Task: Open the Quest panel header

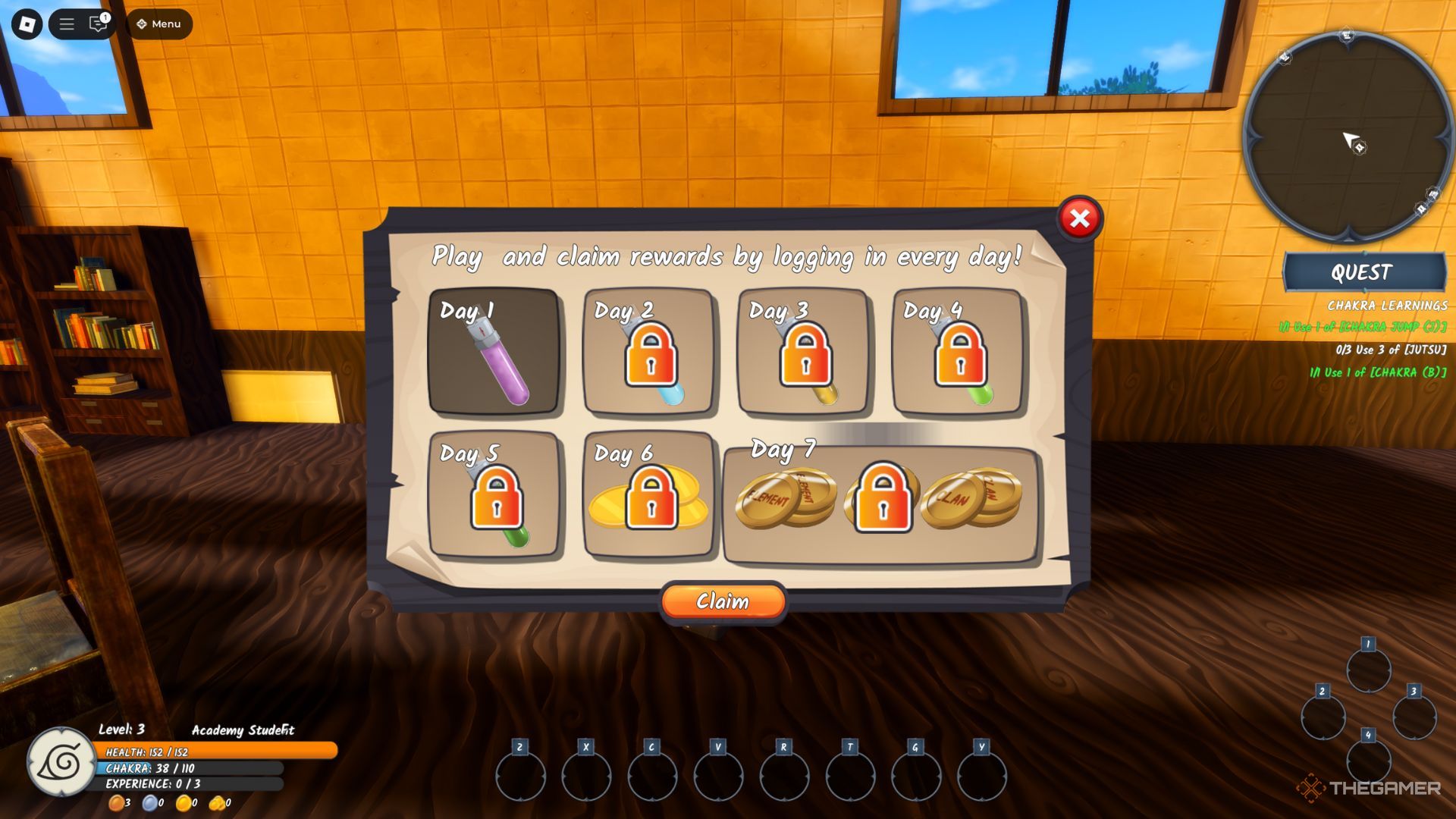Action: [x=1363, y=272]
